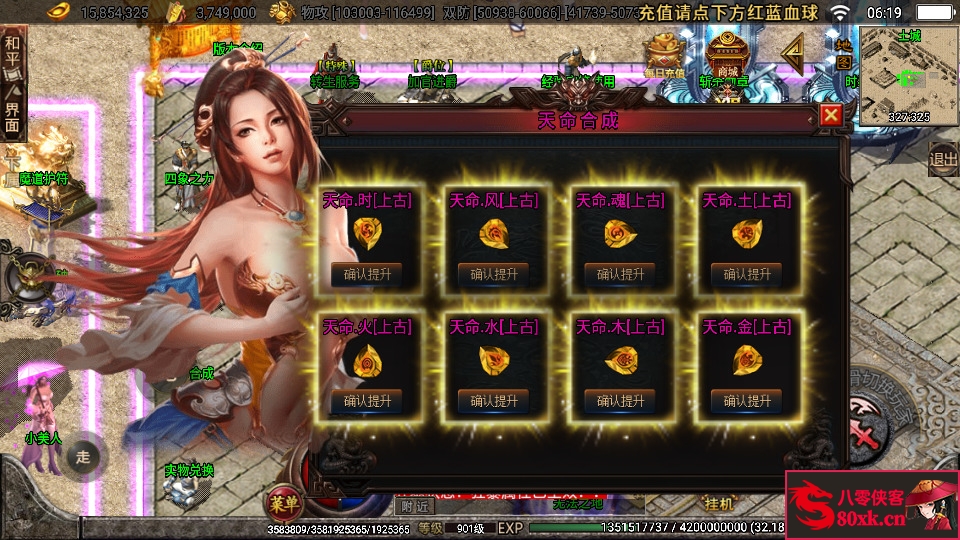Confirm upgrade for 天命.木[上古]
The height and width of the screenshot is (540, 960).
(620, 401)
